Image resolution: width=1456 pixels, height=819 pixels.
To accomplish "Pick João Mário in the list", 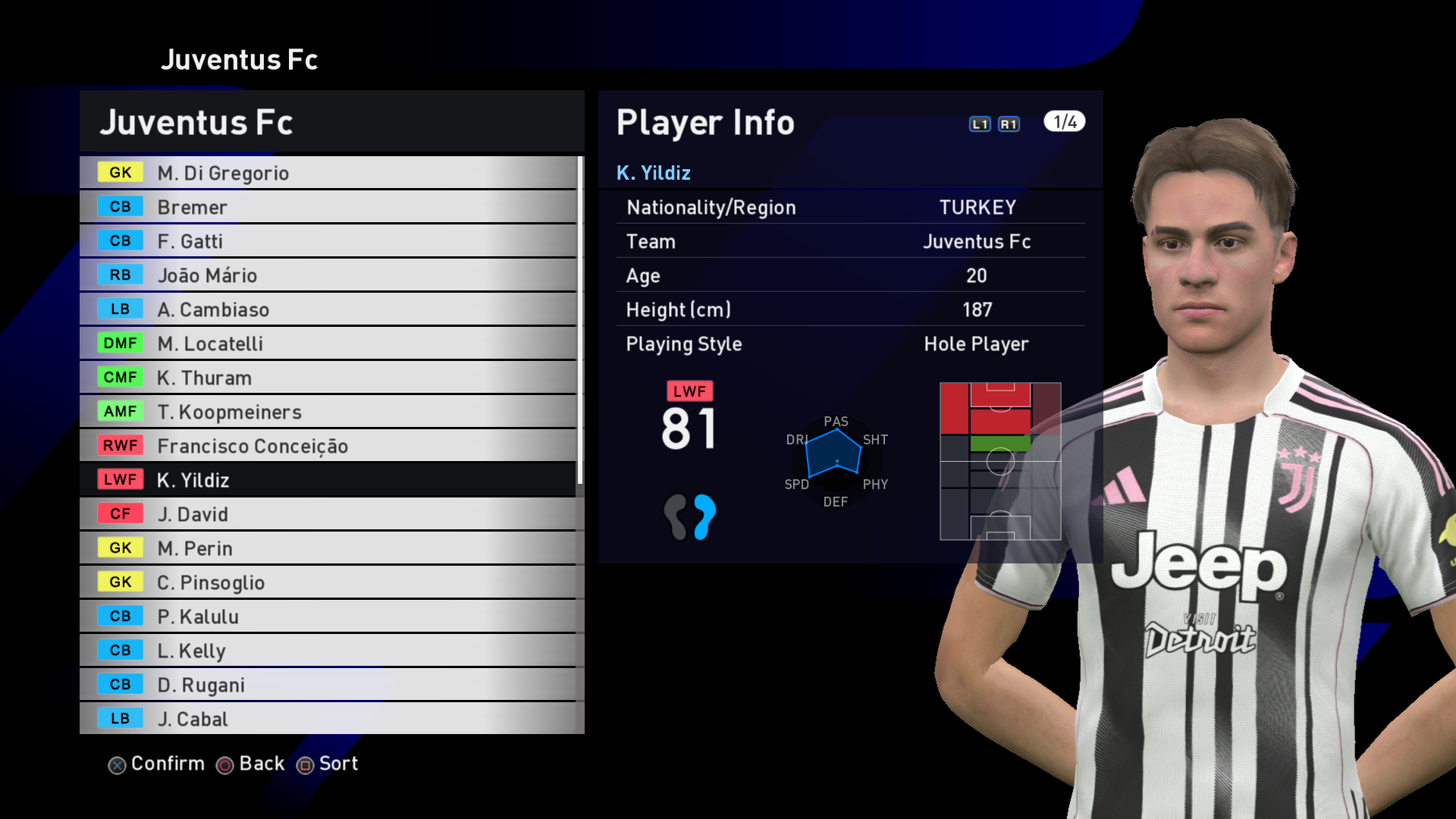I will pyautogui.click(x=328, y=275).
